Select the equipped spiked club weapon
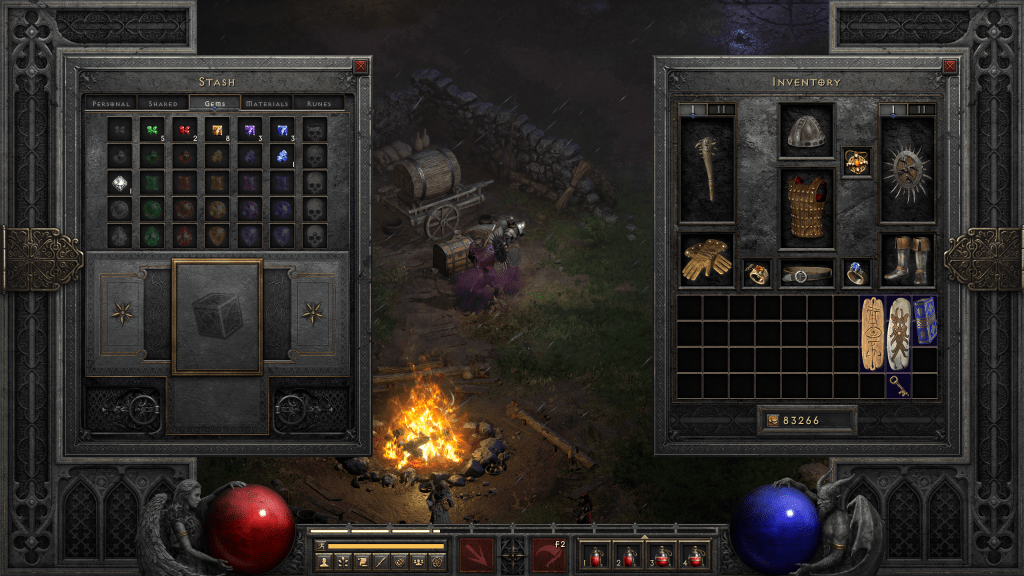Screen dimensions: 1024x576 pos(707,168)
